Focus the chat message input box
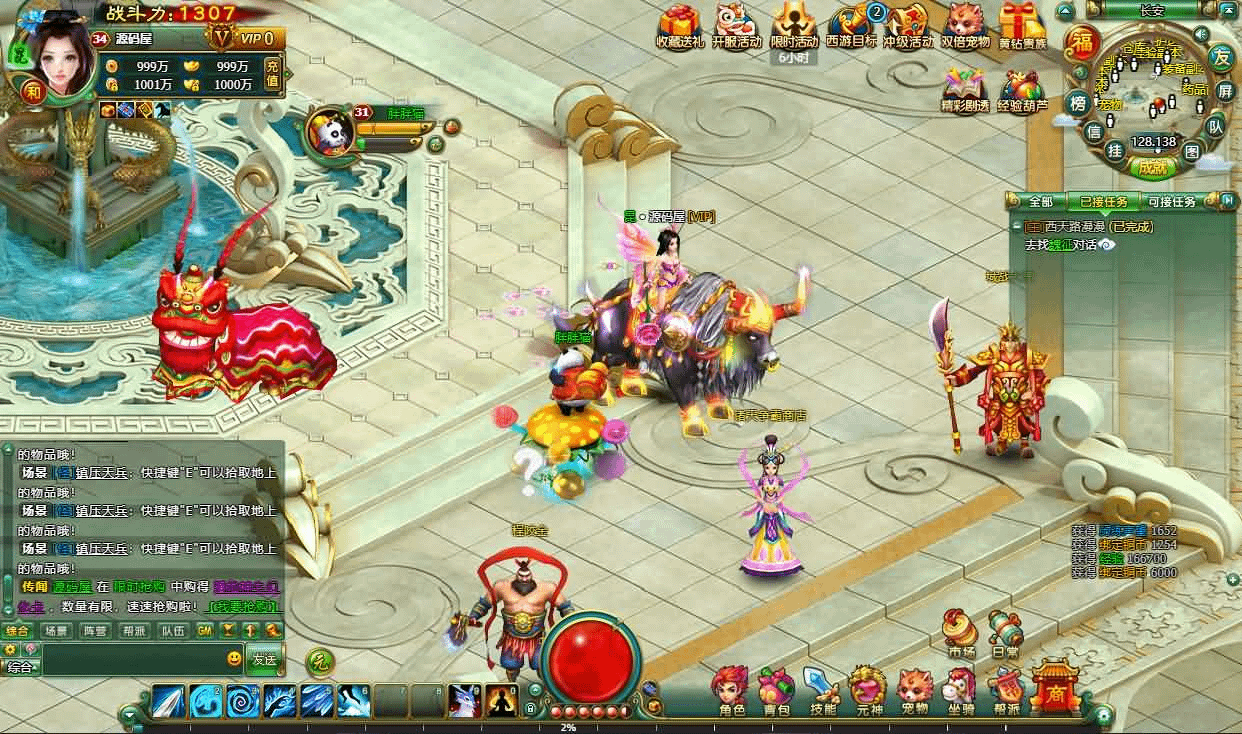Viewport: 1242px width, 734px height. point(130,659)
